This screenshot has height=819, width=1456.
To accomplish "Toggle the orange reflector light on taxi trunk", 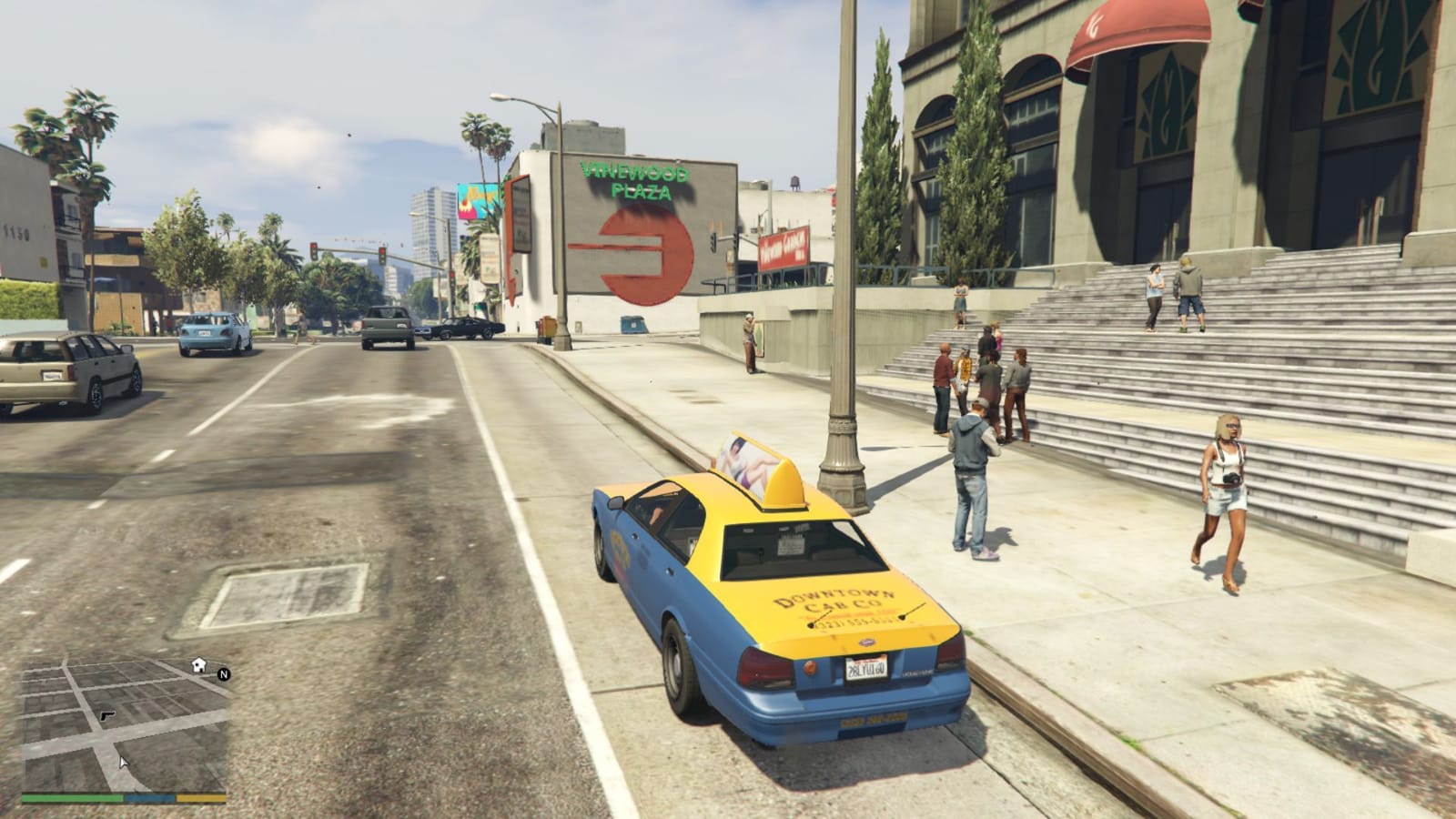I will coord(810,667).
